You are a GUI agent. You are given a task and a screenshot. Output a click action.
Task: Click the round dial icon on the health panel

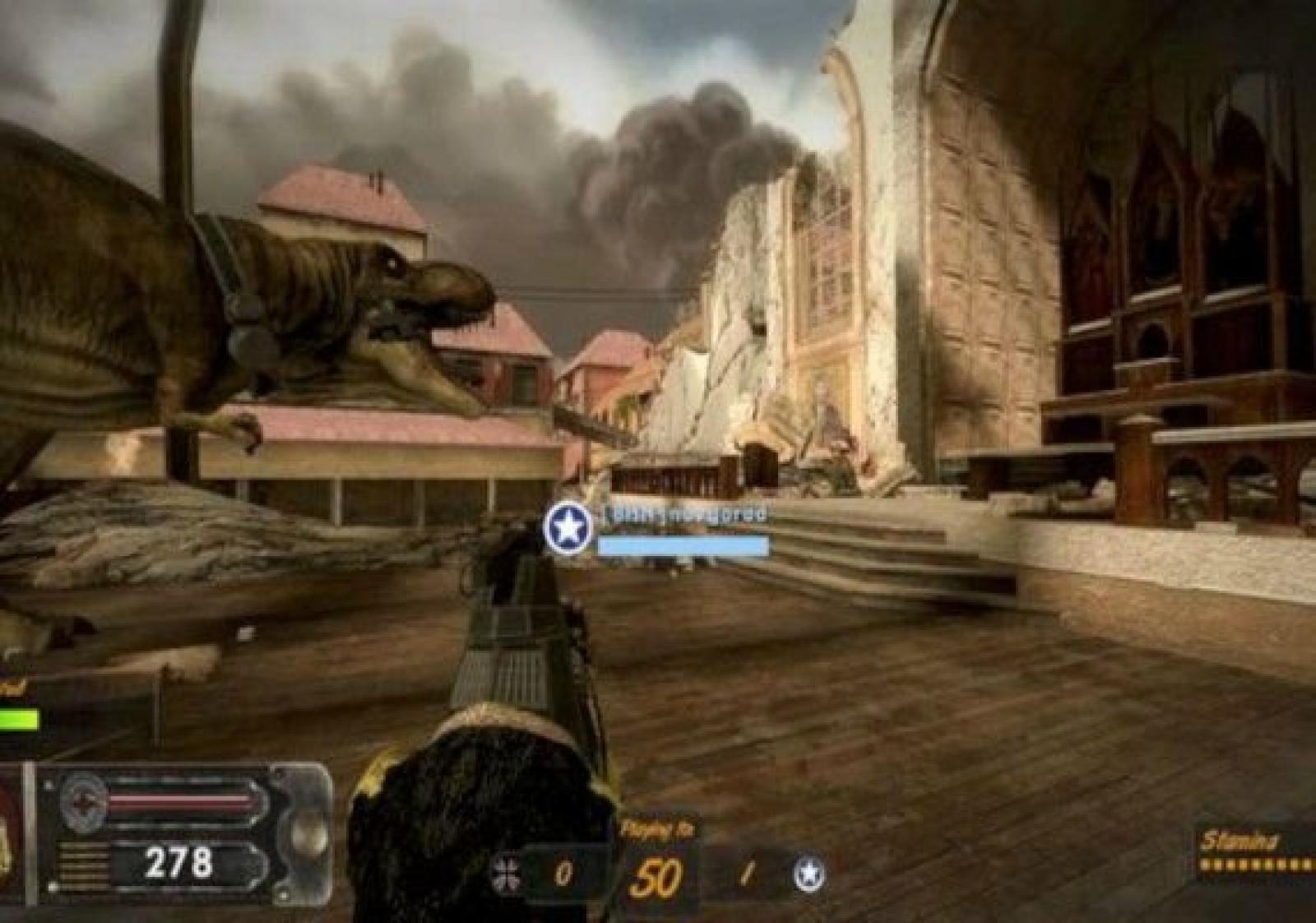click(85, 802)
